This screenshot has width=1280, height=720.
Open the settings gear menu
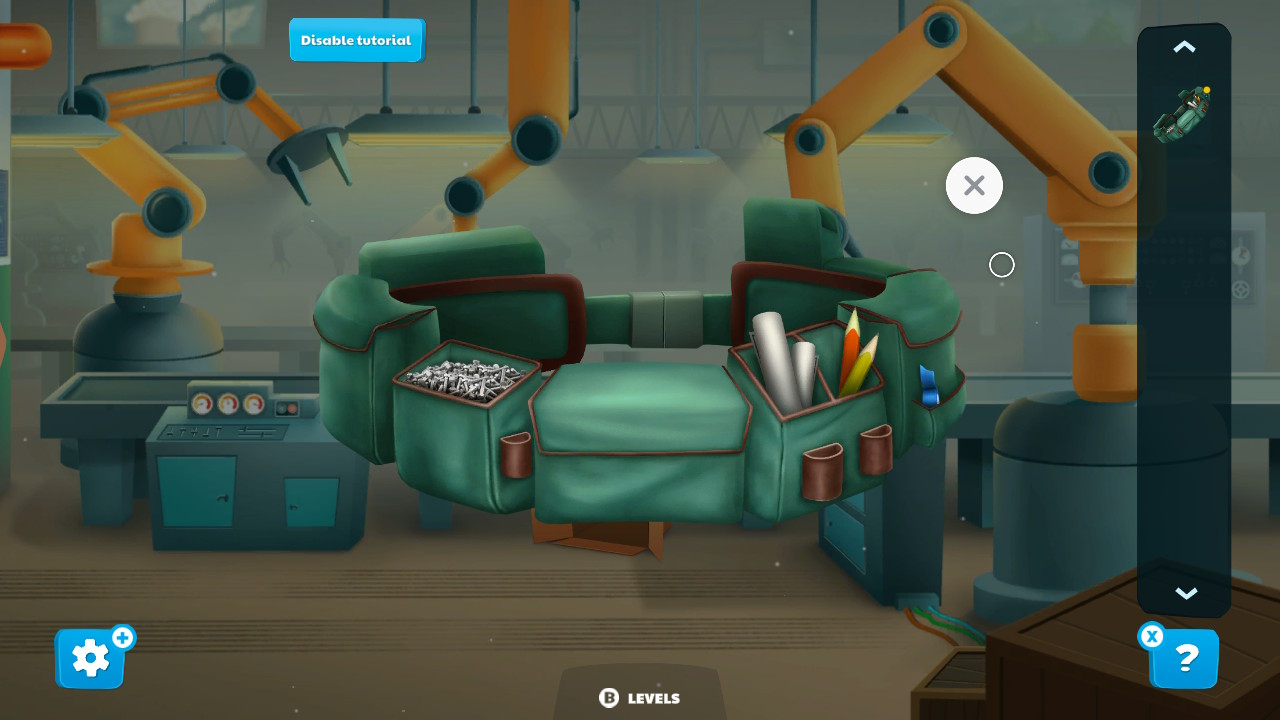click(89, 657)
